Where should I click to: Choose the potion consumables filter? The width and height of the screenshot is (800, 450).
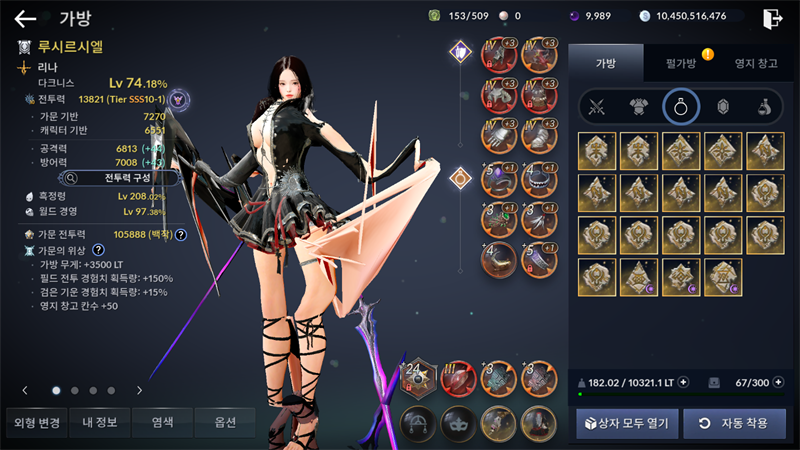[763, 107]
